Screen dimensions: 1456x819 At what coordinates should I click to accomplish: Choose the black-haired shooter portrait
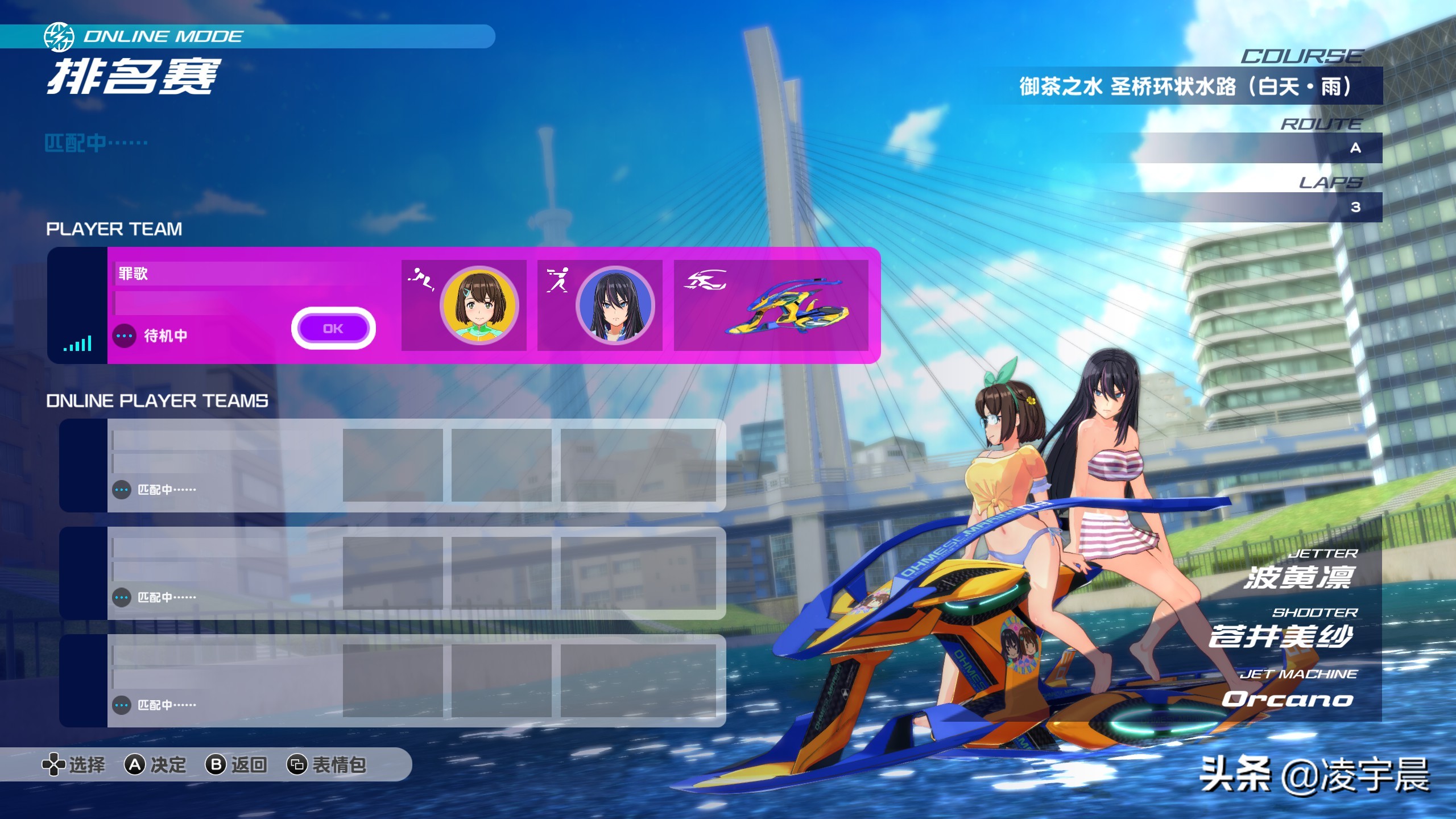point(615,305)
